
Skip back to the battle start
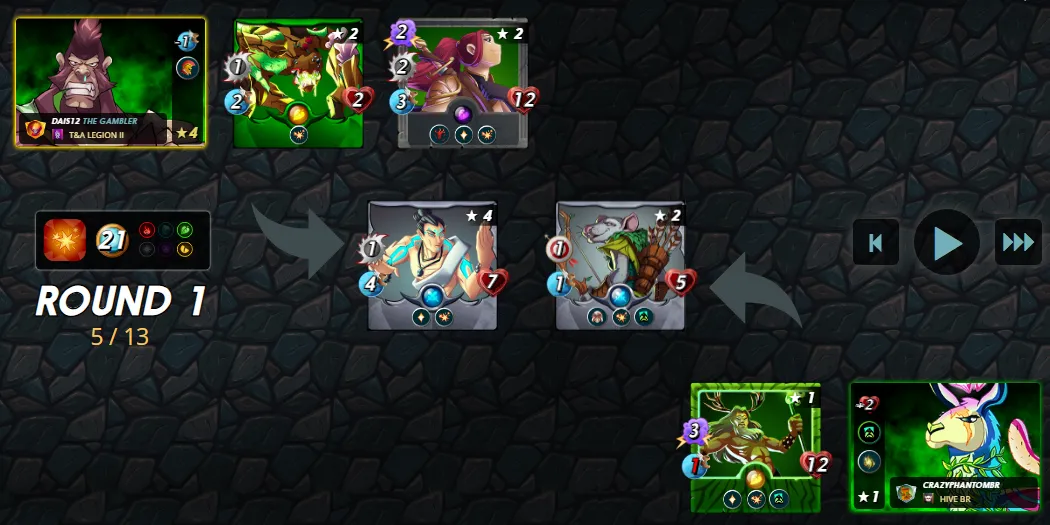click(x=875, y=242)
